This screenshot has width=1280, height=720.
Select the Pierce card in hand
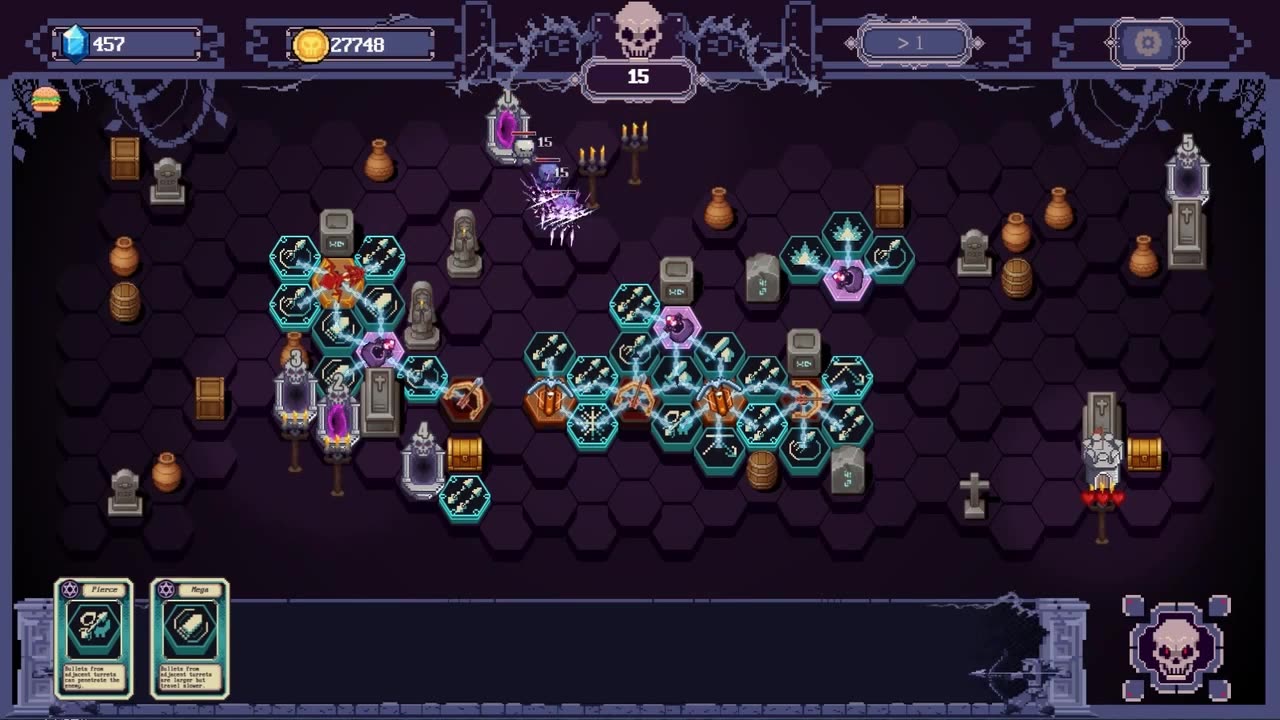93,638
